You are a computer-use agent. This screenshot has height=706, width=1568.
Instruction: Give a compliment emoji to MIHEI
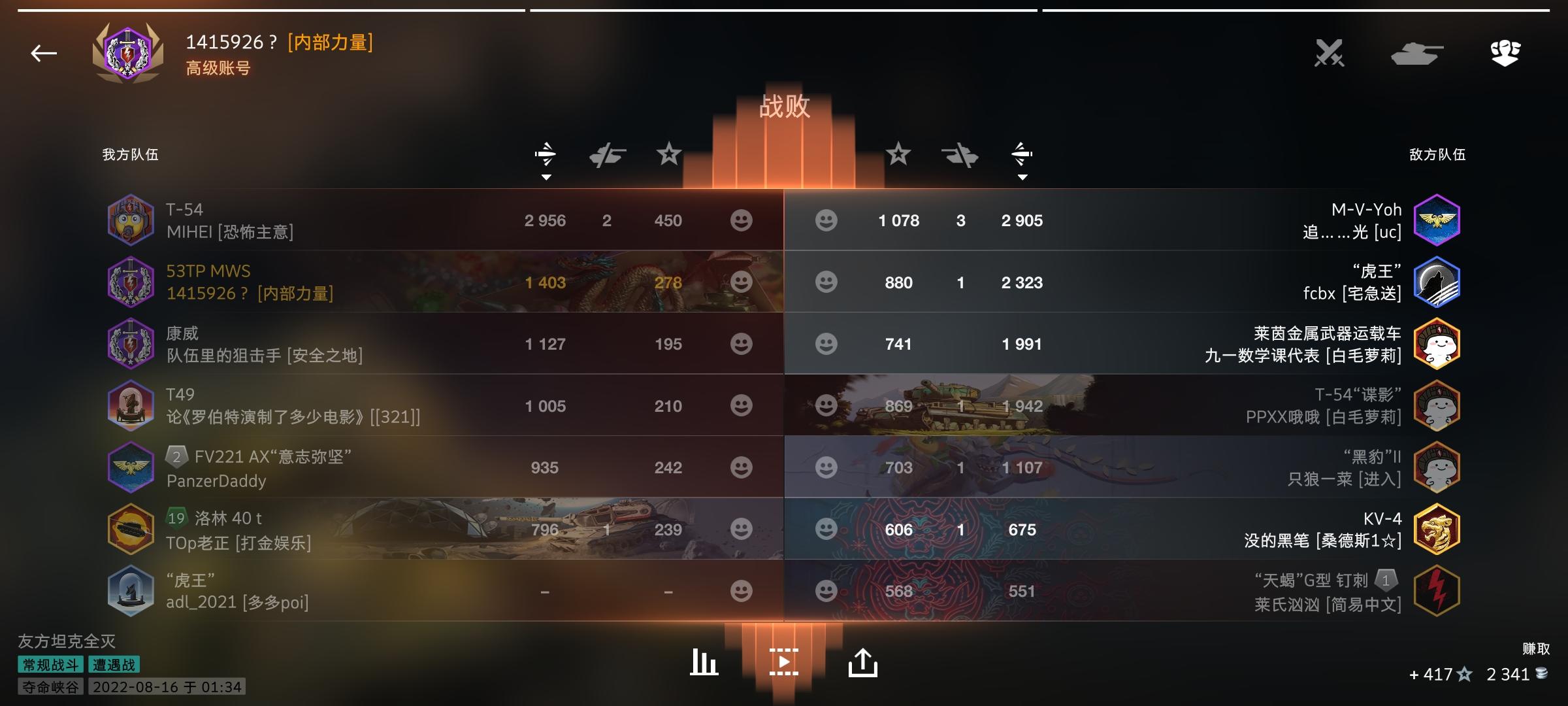(x=741, y=220)
